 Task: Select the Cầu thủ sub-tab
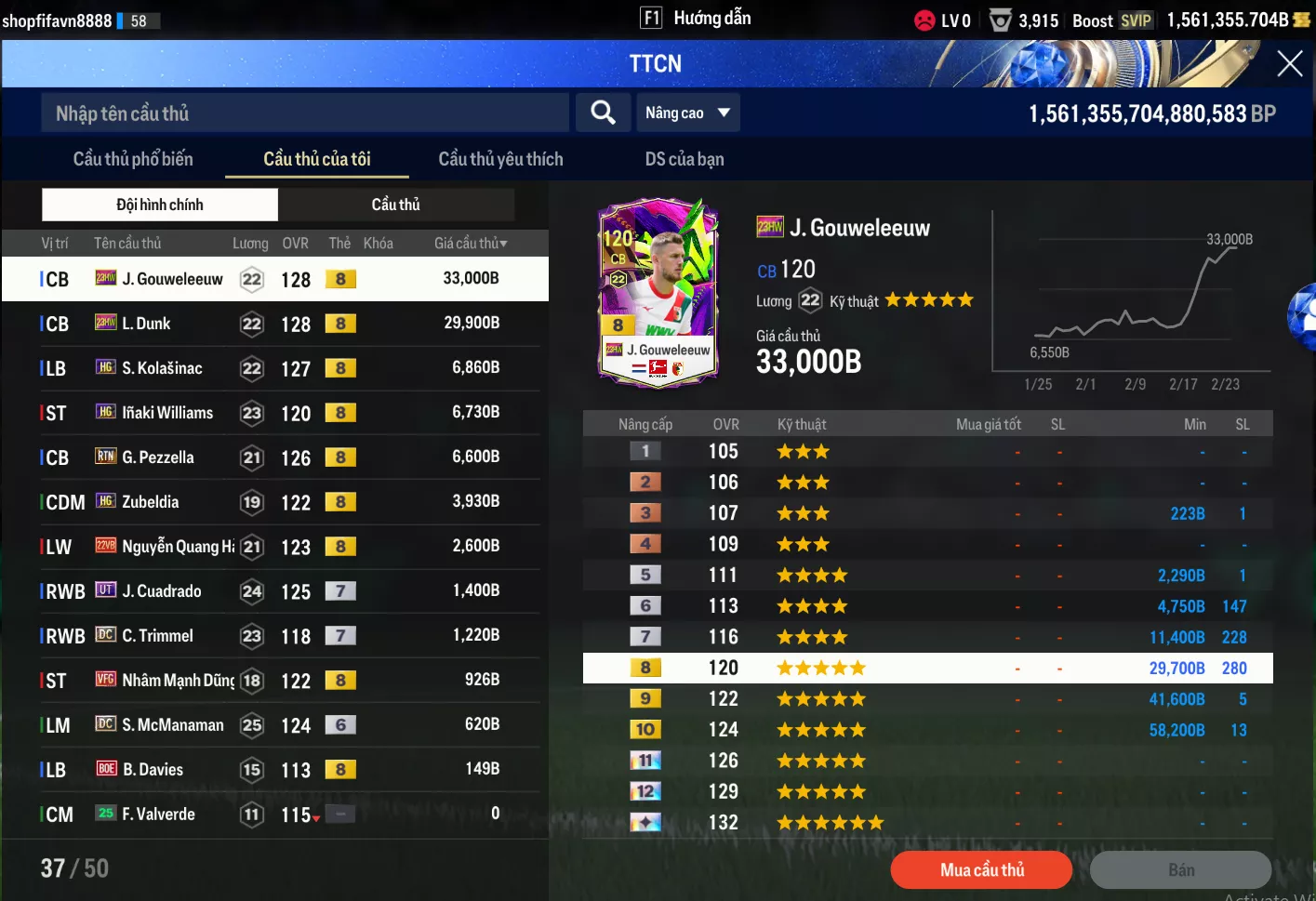pos(396,205)
